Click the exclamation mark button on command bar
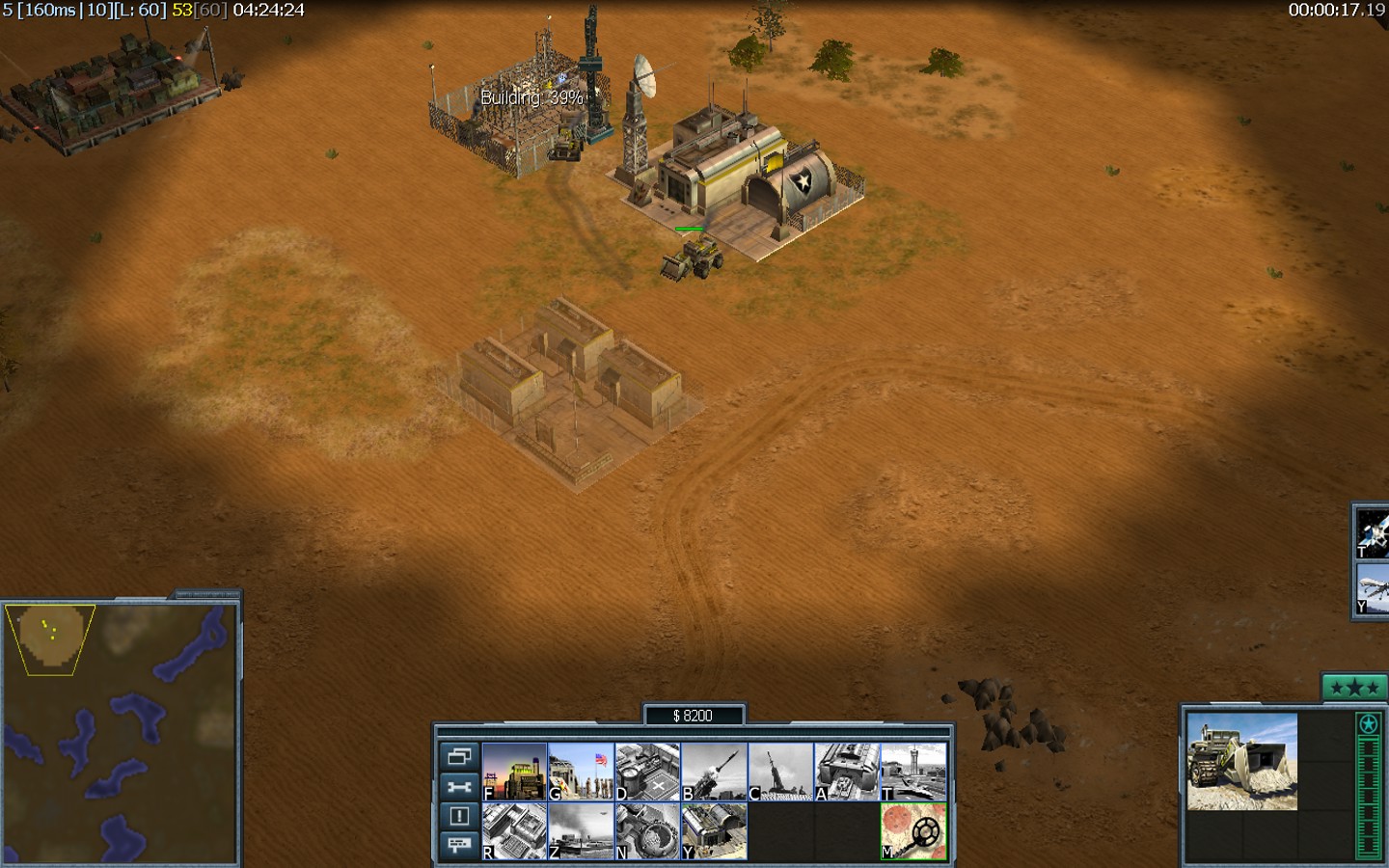1389x868 pixels. pyautogui.click(x=459, y=816)
